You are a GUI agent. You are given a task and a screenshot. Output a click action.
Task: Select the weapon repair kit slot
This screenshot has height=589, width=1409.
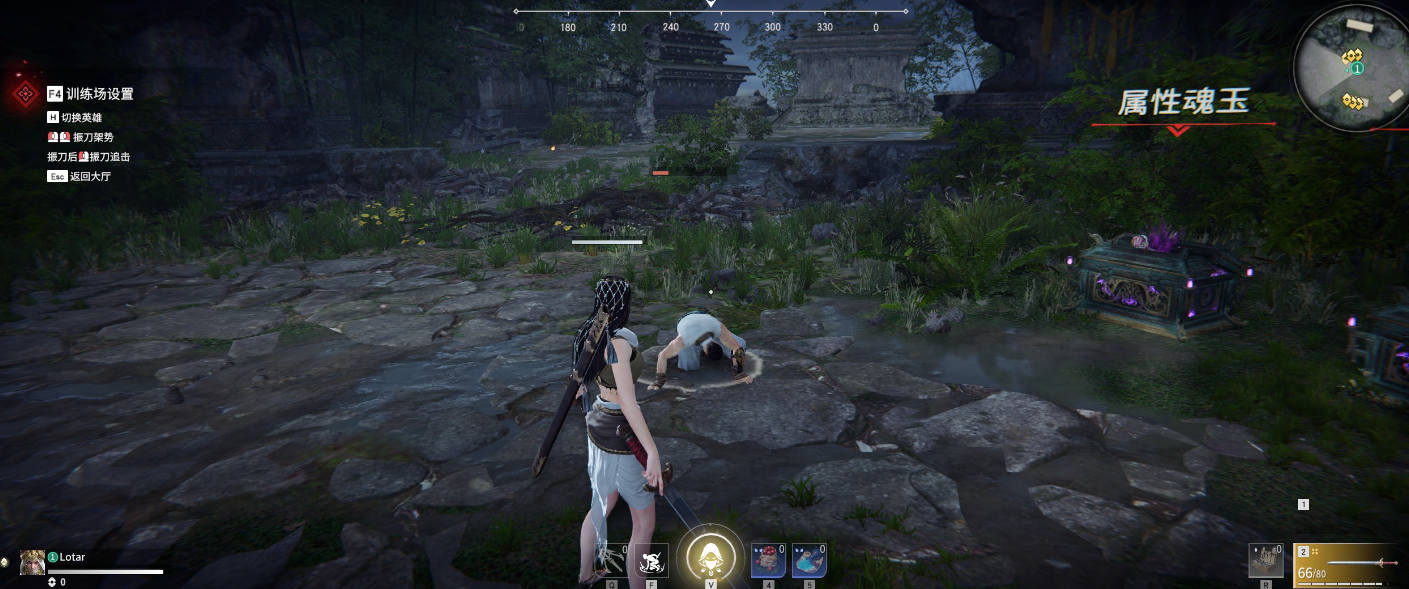[x=1265, y=561]
